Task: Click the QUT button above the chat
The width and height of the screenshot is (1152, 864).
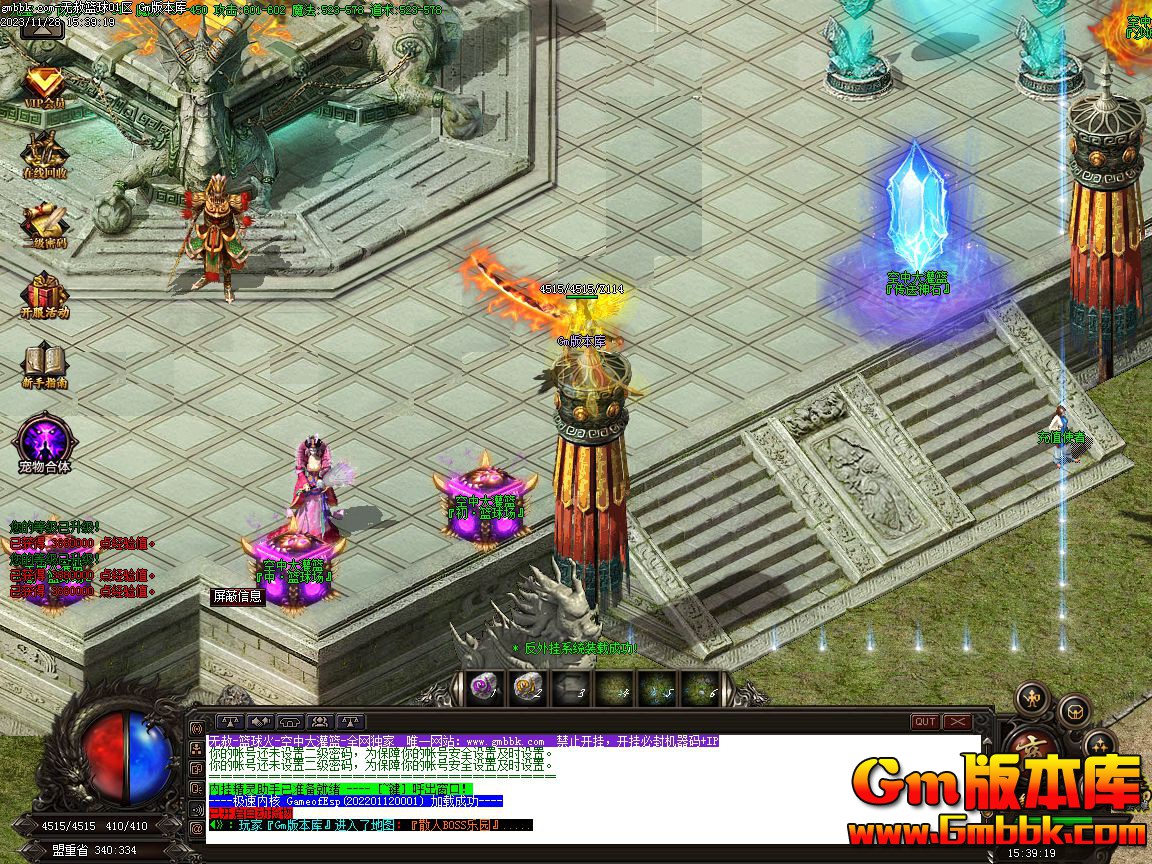Action: point(925,722)
